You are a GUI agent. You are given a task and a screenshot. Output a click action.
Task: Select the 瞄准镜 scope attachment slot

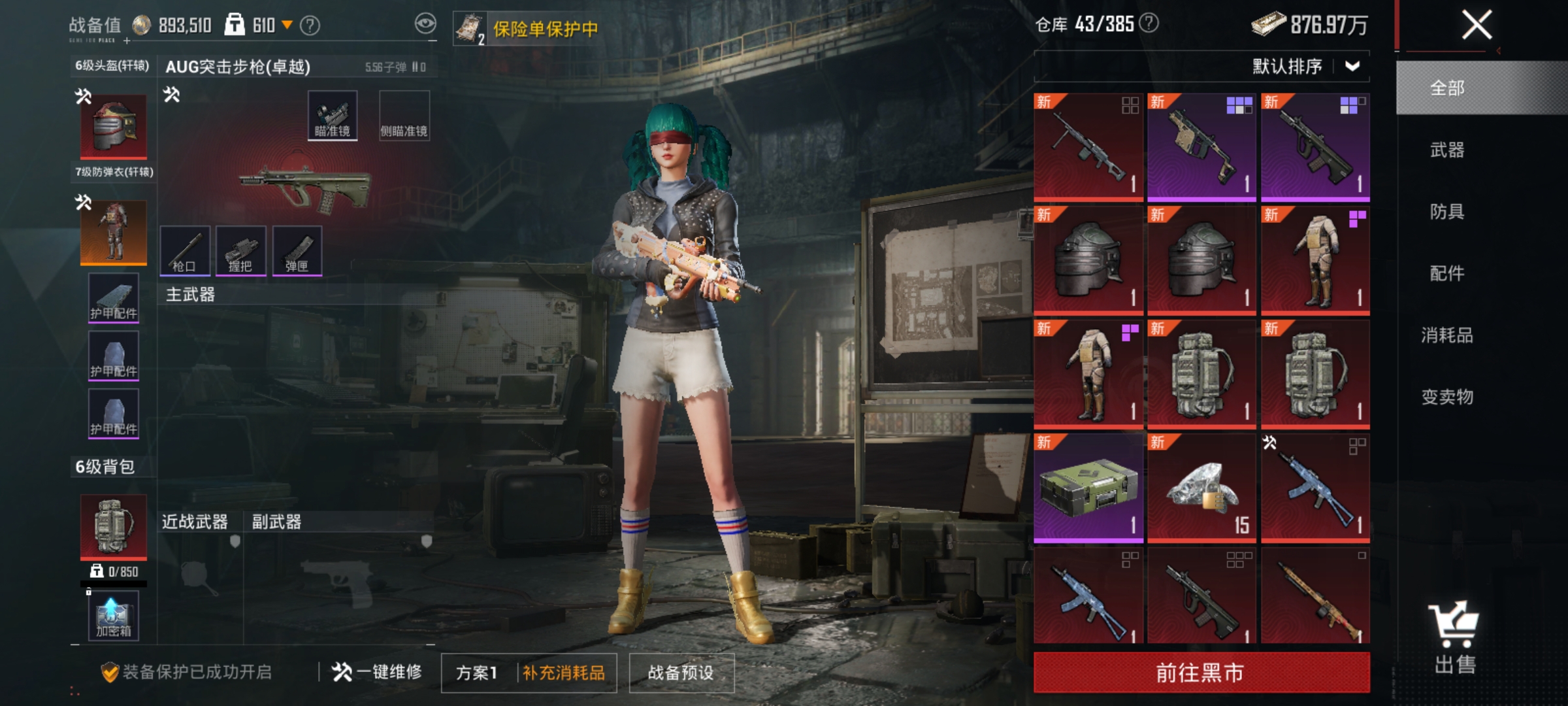pos(331,114)
